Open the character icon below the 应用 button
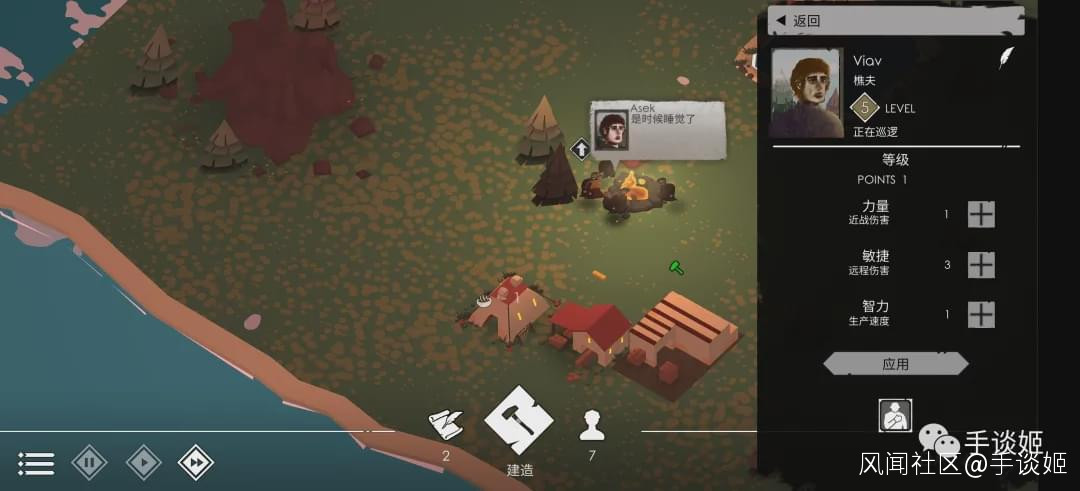This screenshot has height=491, width=1080. point(895,415)
